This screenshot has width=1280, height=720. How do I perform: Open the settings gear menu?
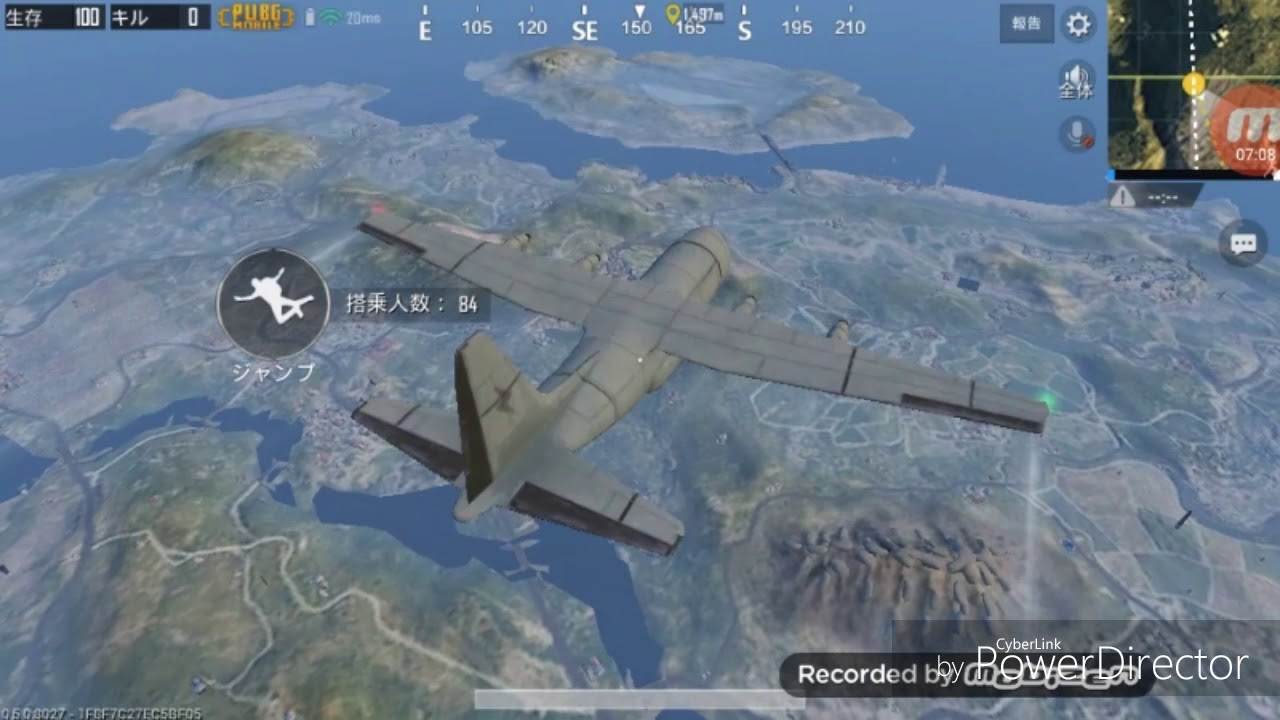coord(1077,24)
